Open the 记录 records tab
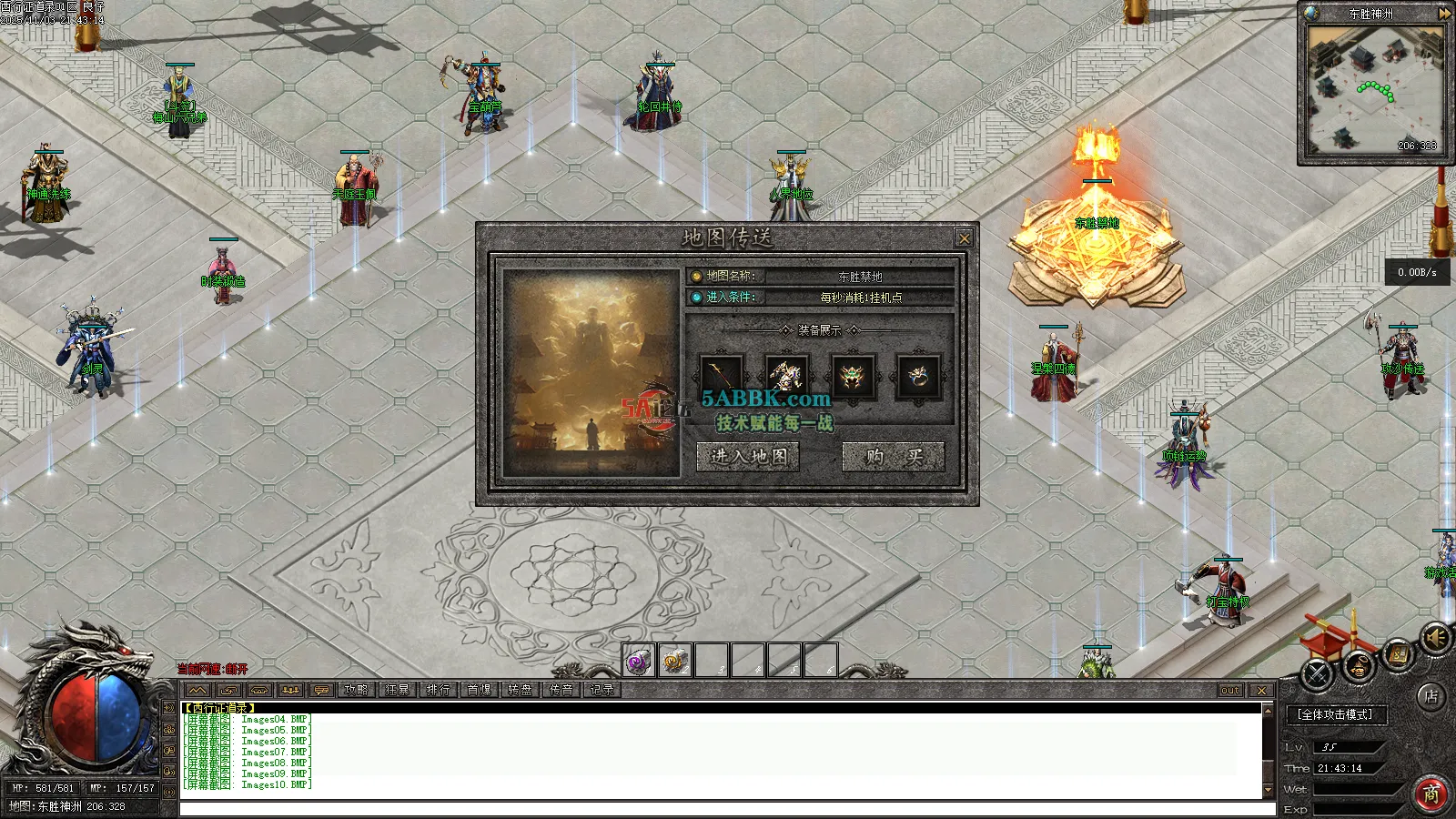The width and height of the screenshot is (1456, 819). tap(602, 690)
